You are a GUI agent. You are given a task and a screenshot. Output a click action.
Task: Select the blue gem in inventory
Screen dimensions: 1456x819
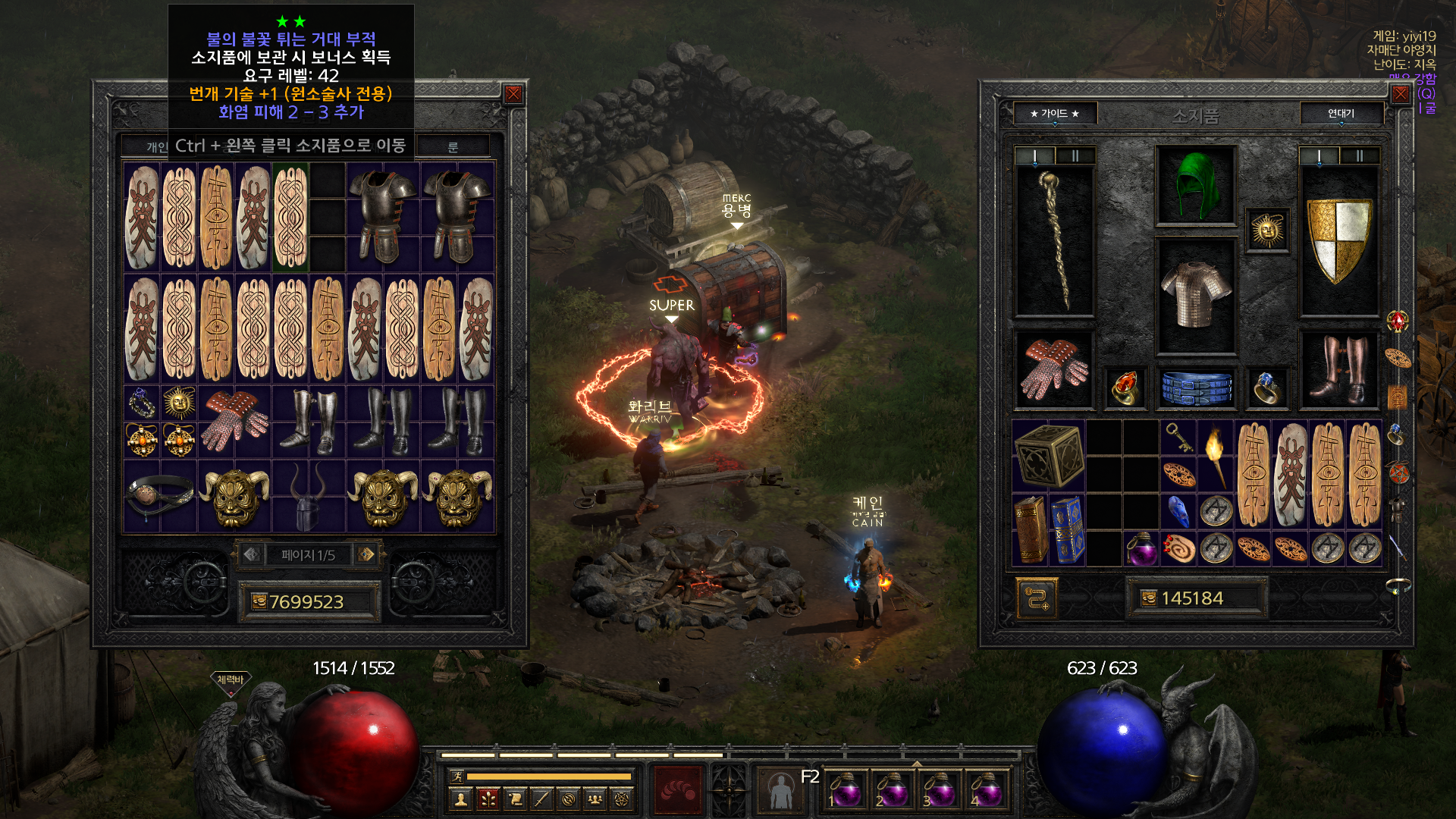[x=1178, y=511]
